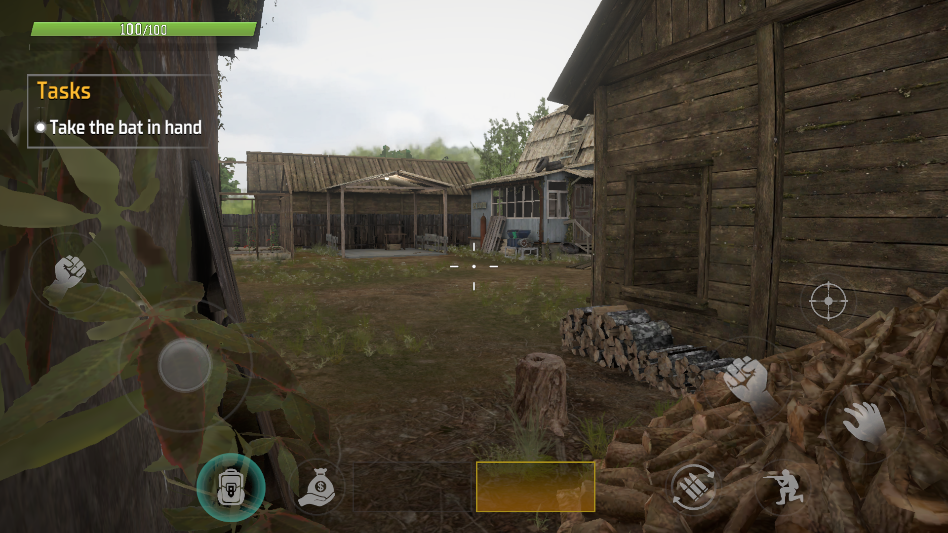Tap the movement joystick knob
The width and height of the screenshot is (948, 533).
pos(185,365)
